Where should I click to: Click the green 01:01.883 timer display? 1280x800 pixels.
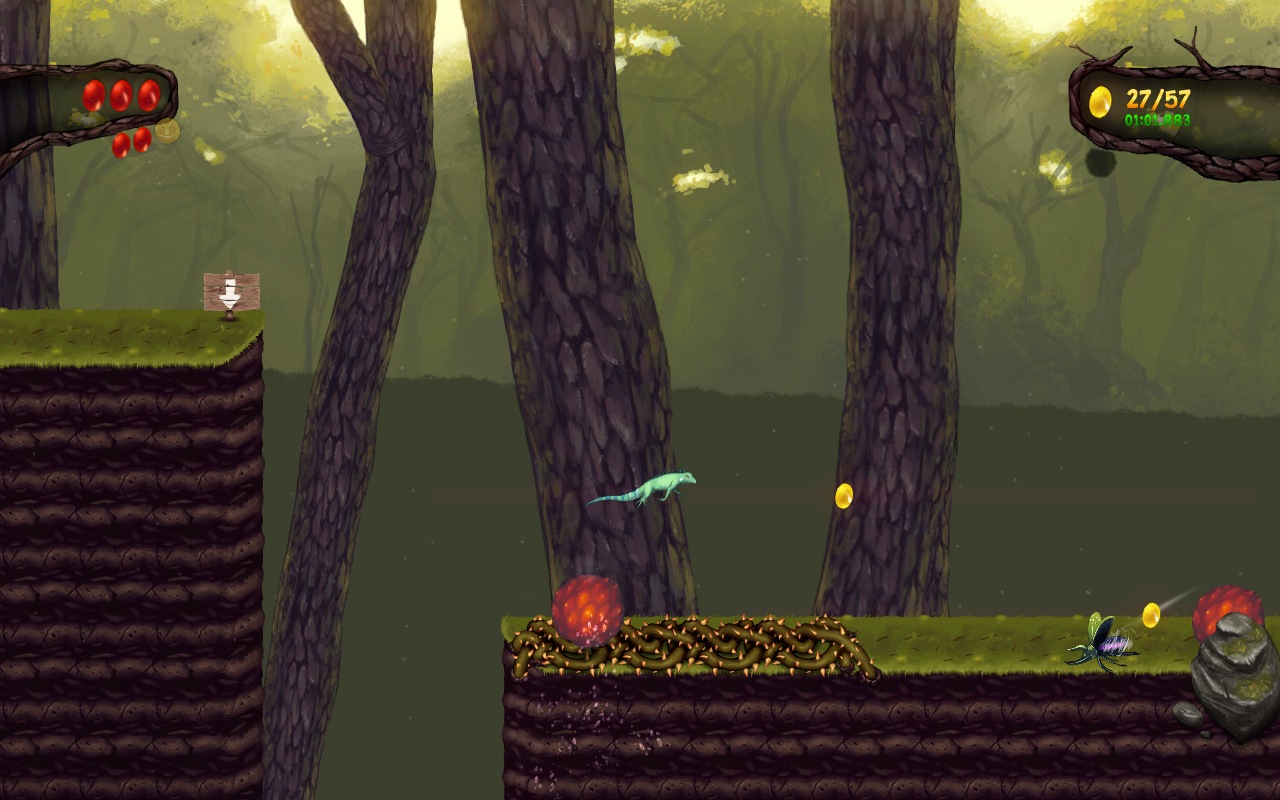click(1158, 120)
